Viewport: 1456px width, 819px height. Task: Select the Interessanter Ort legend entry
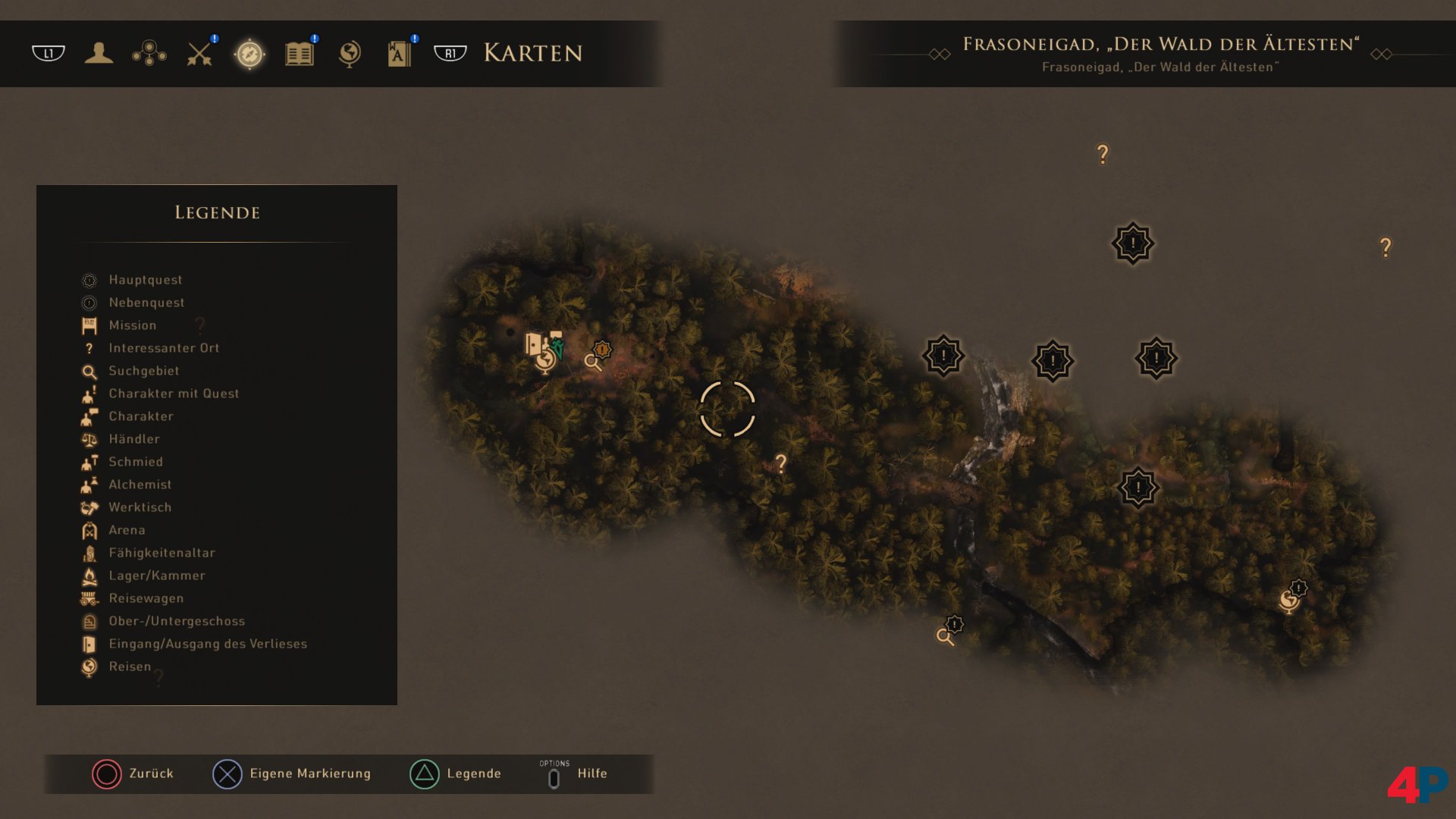tap(164, 348)
